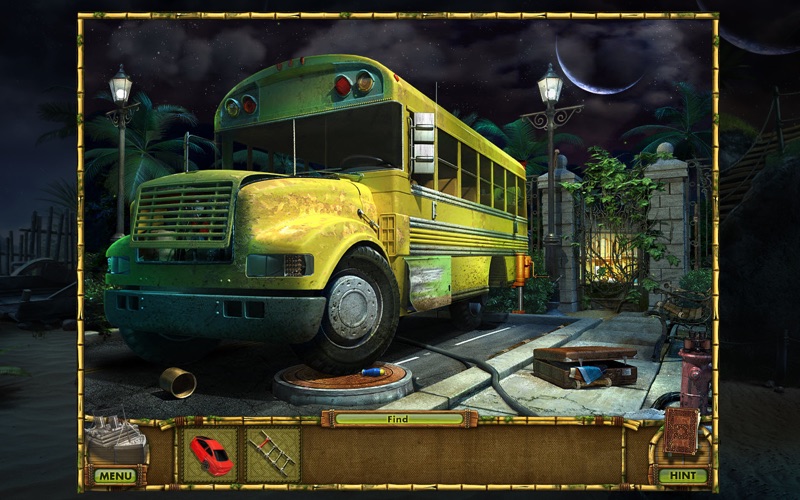Select the ladder inventory slot

click(x=272, y=455)
